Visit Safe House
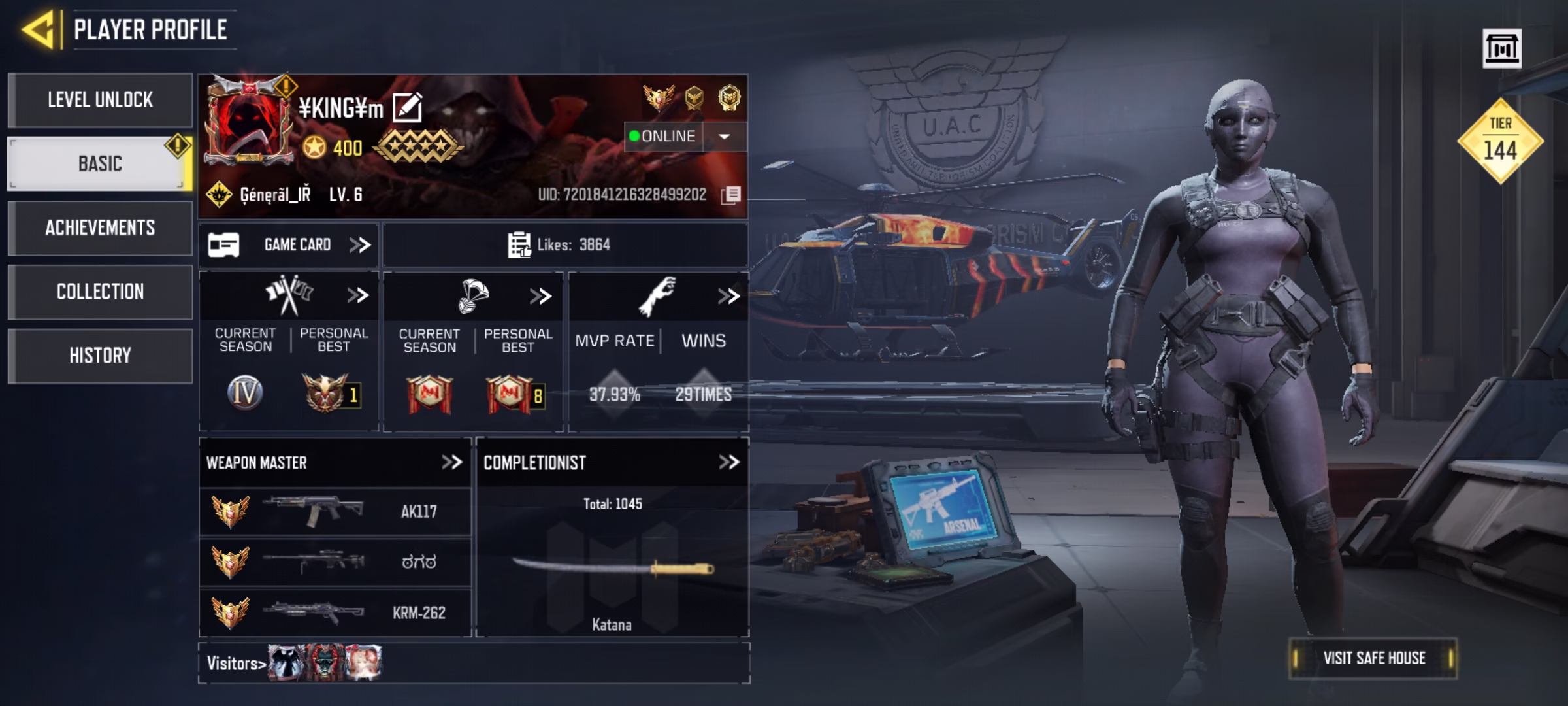 (1373, 658)
